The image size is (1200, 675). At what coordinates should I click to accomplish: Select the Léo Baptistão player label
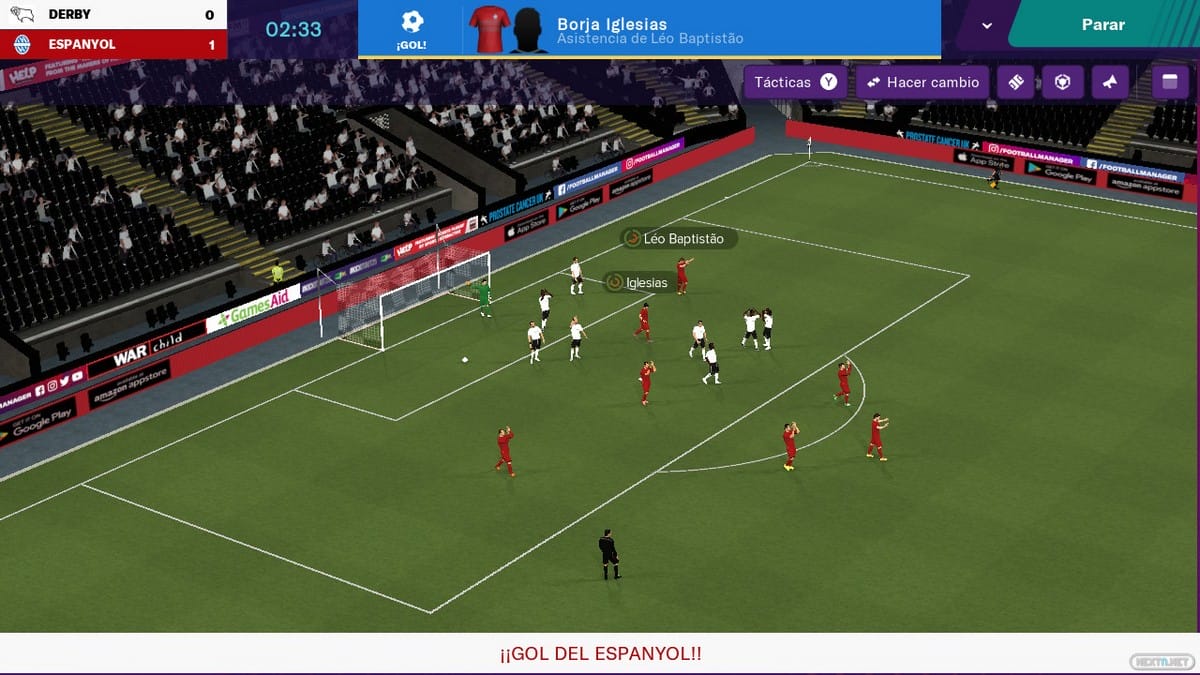[679, 239]
